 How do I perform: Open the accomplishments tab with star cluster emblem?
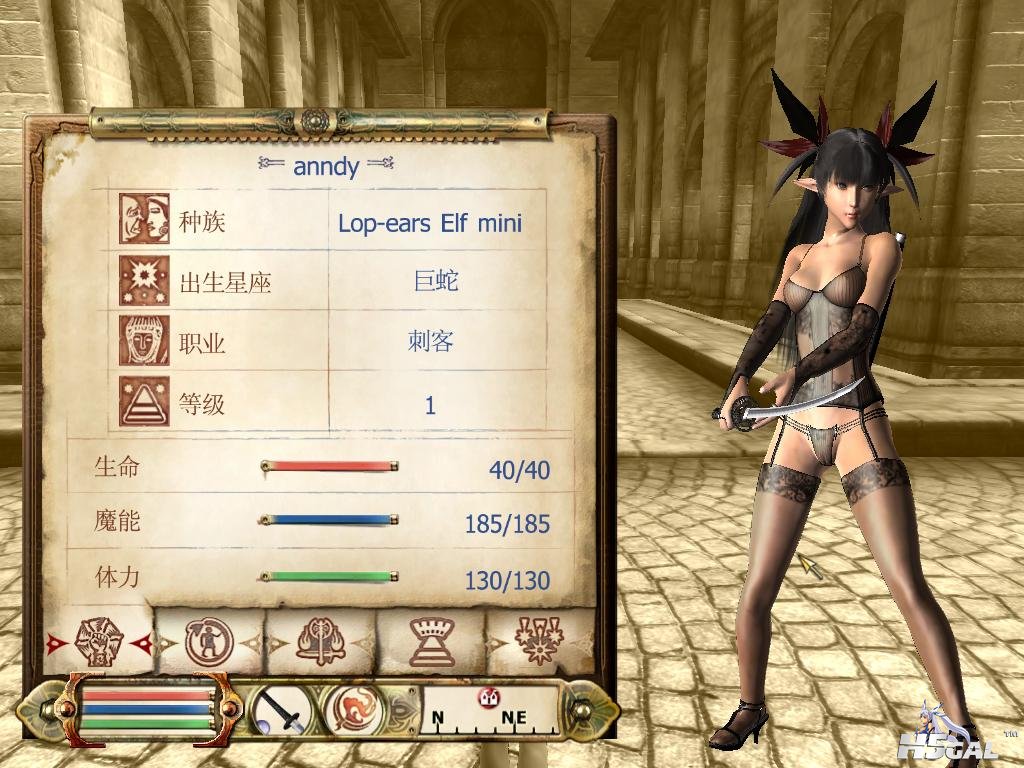point(538,641)
